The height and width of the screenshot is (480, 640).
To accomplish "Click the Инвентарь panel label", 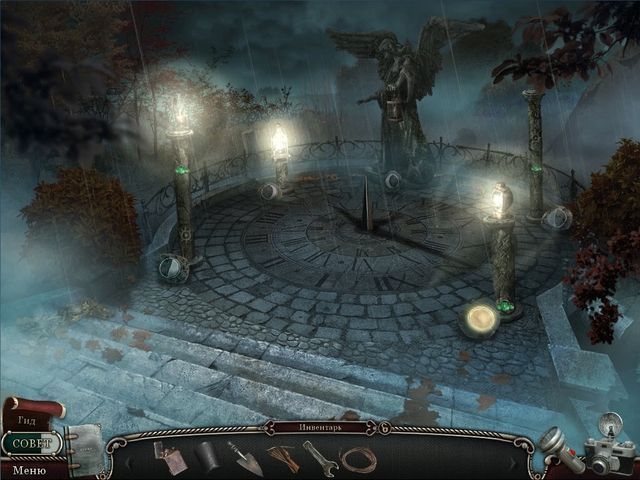I will (x=320, y=427).
